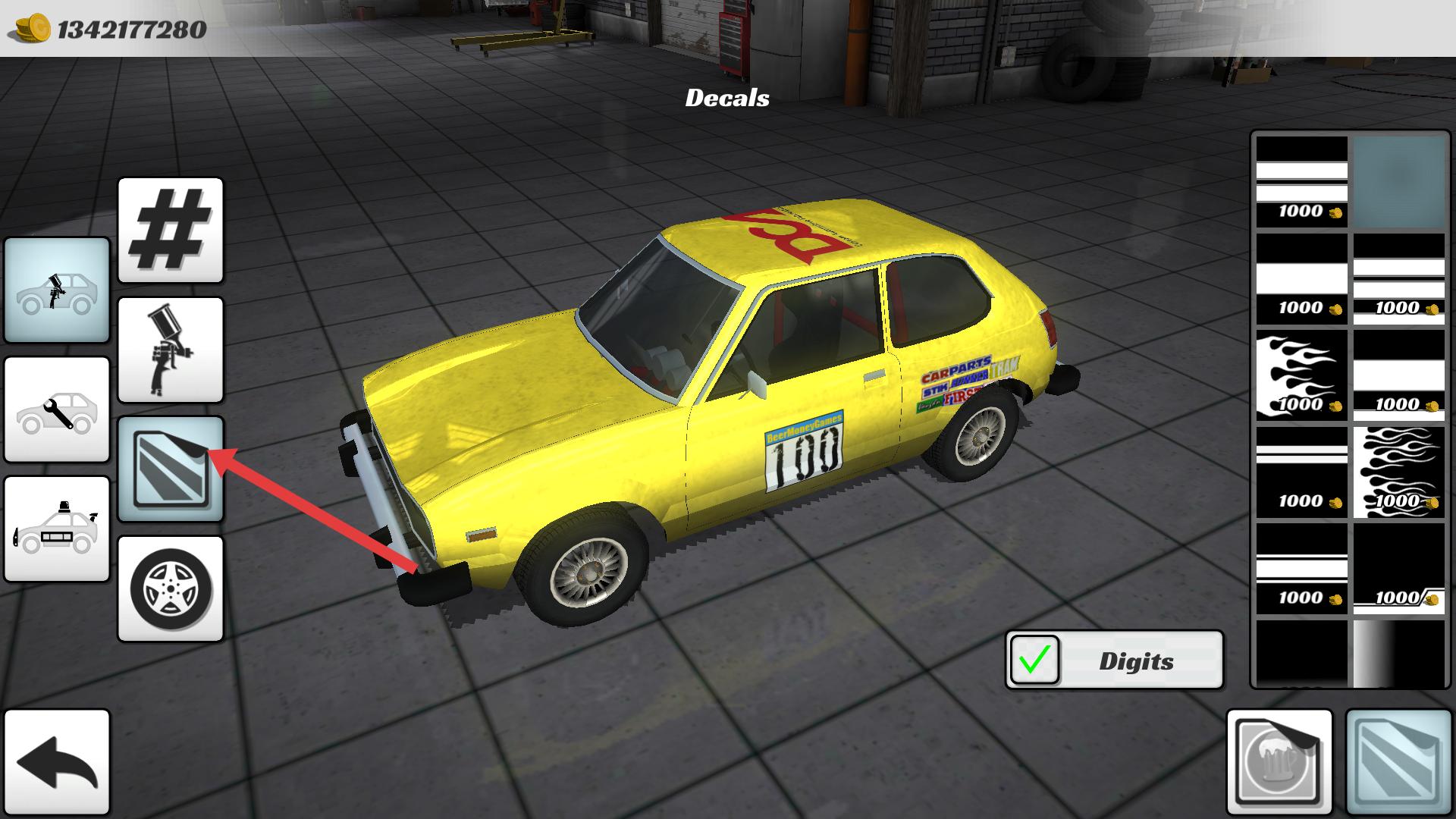Switch to the car paint category
This screenshot has height=819, width=1456.
[x=57, y=290]
